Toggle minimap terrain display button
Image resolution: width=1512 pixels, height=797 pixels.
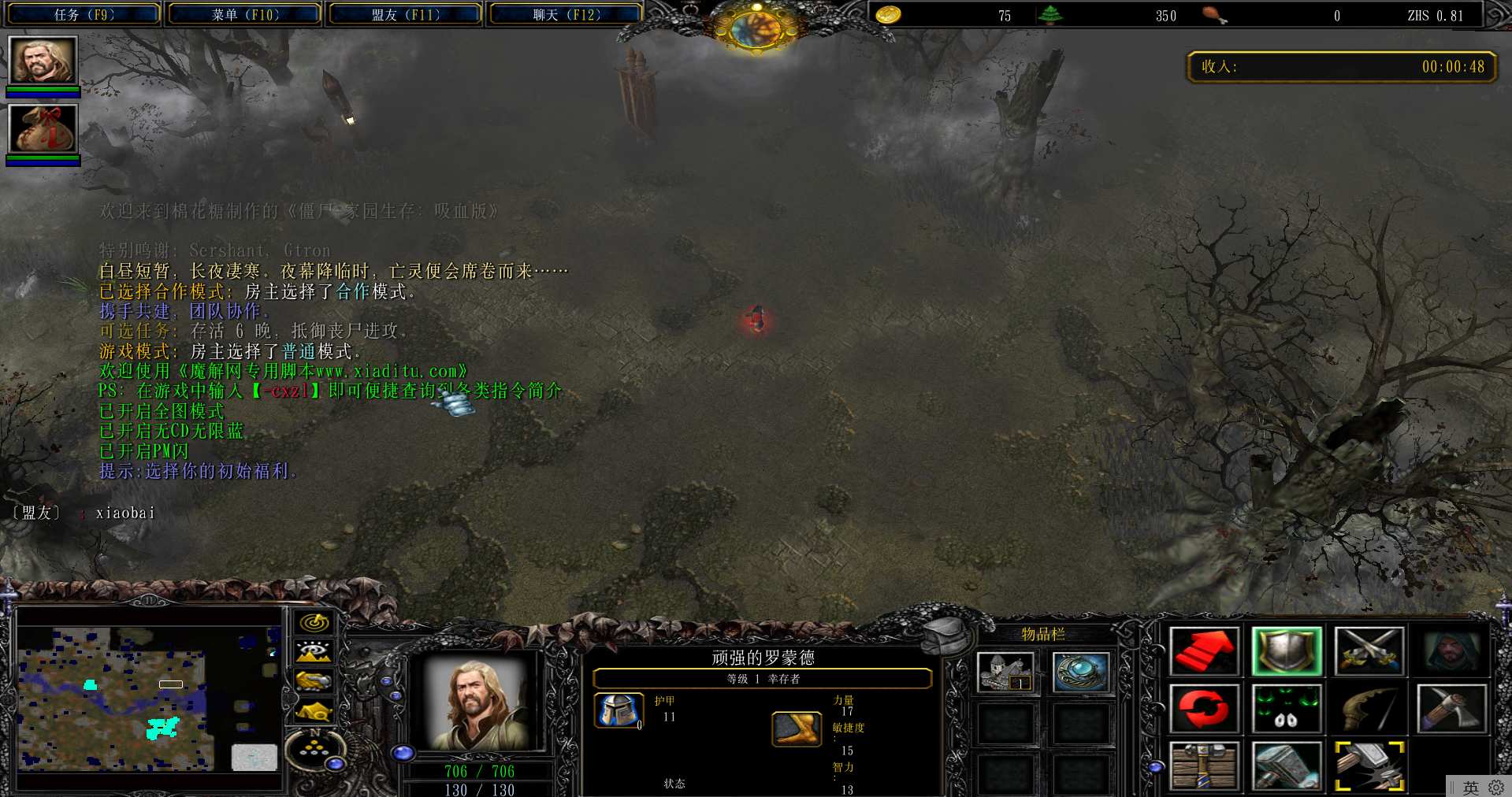click(314, 652)
